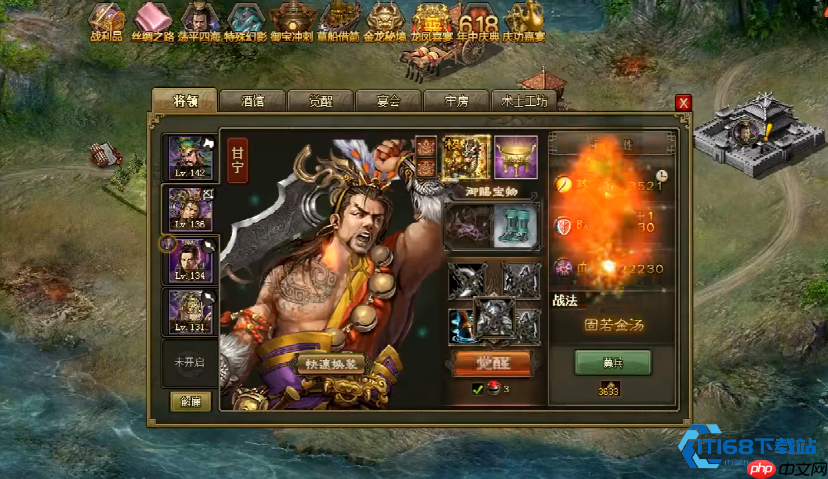Open the 术士工坊 tab
The width and height of the screenshot is (828, 479).
pyautogui.click(x=524, y=101)
